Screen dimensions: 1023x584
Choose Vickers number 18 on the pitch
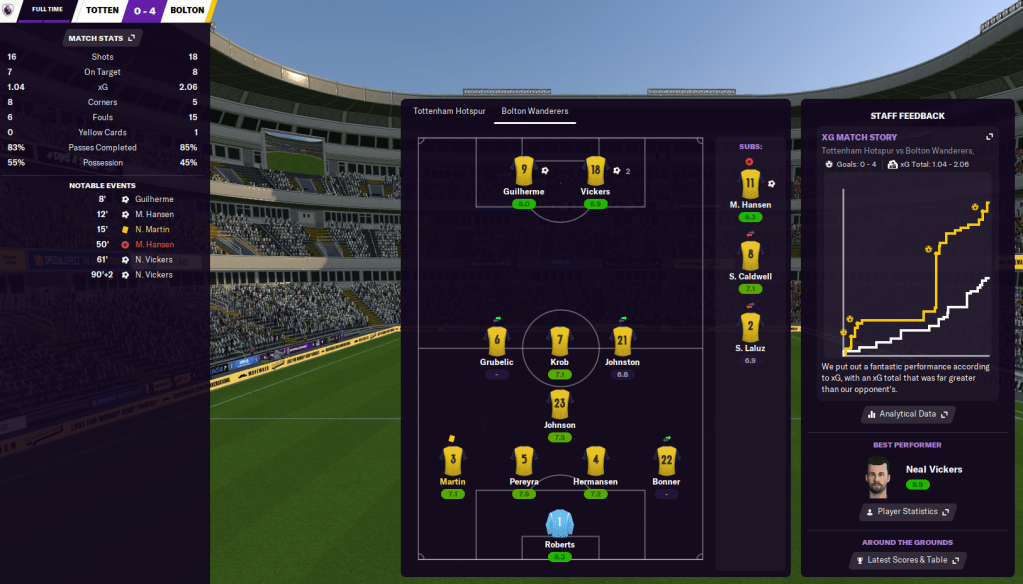click(595, 171)
